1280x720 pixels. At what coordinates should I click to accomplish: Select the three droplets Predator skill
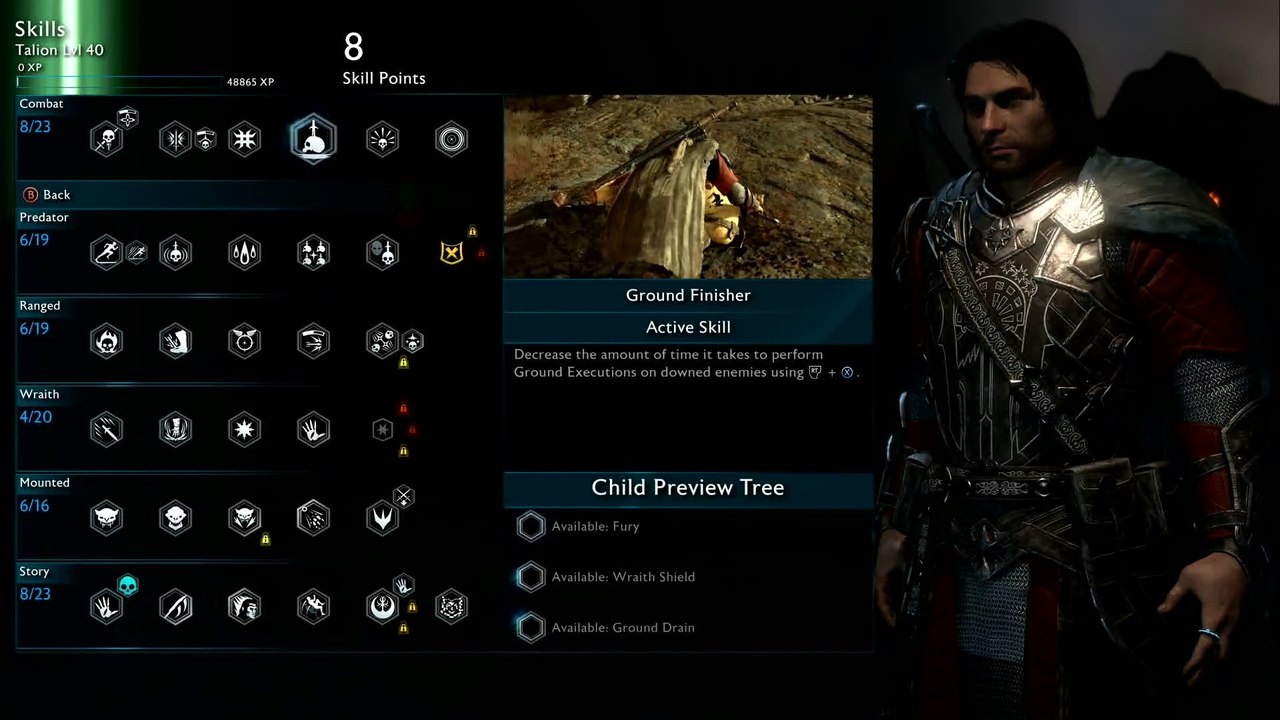[x=244, y=252]
